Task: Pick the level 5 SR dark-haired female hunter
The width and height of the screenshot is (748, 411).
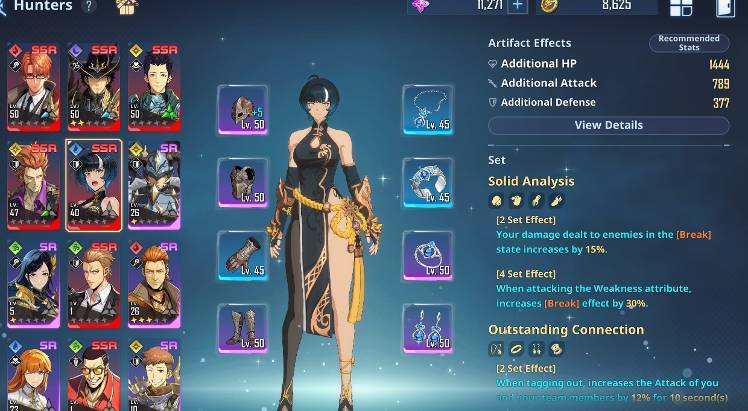Action: (33, 283)
